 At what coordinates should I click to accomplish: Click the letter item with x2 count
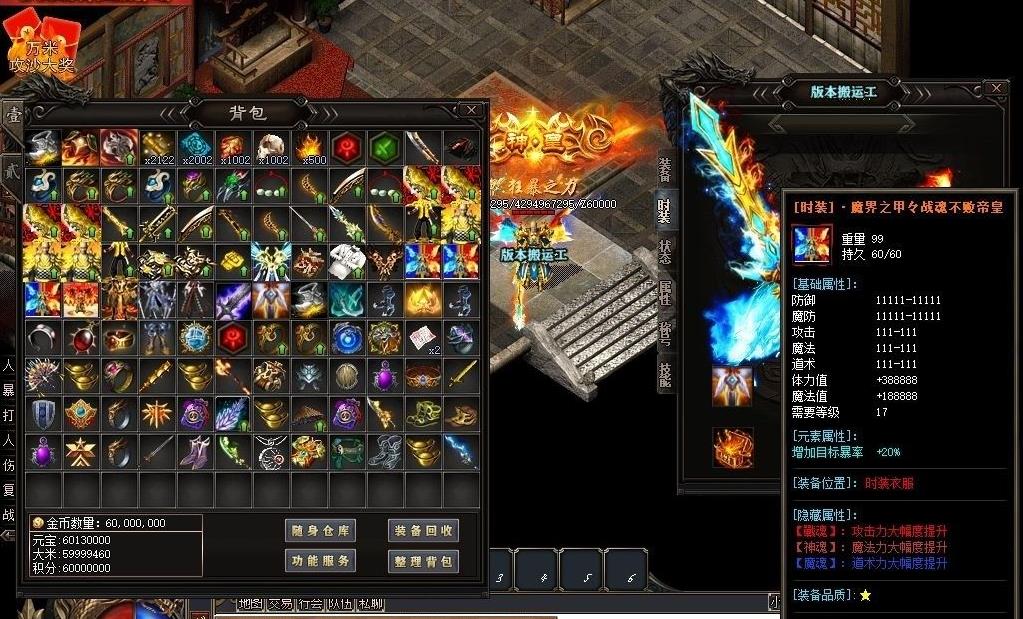pos(423,337)
